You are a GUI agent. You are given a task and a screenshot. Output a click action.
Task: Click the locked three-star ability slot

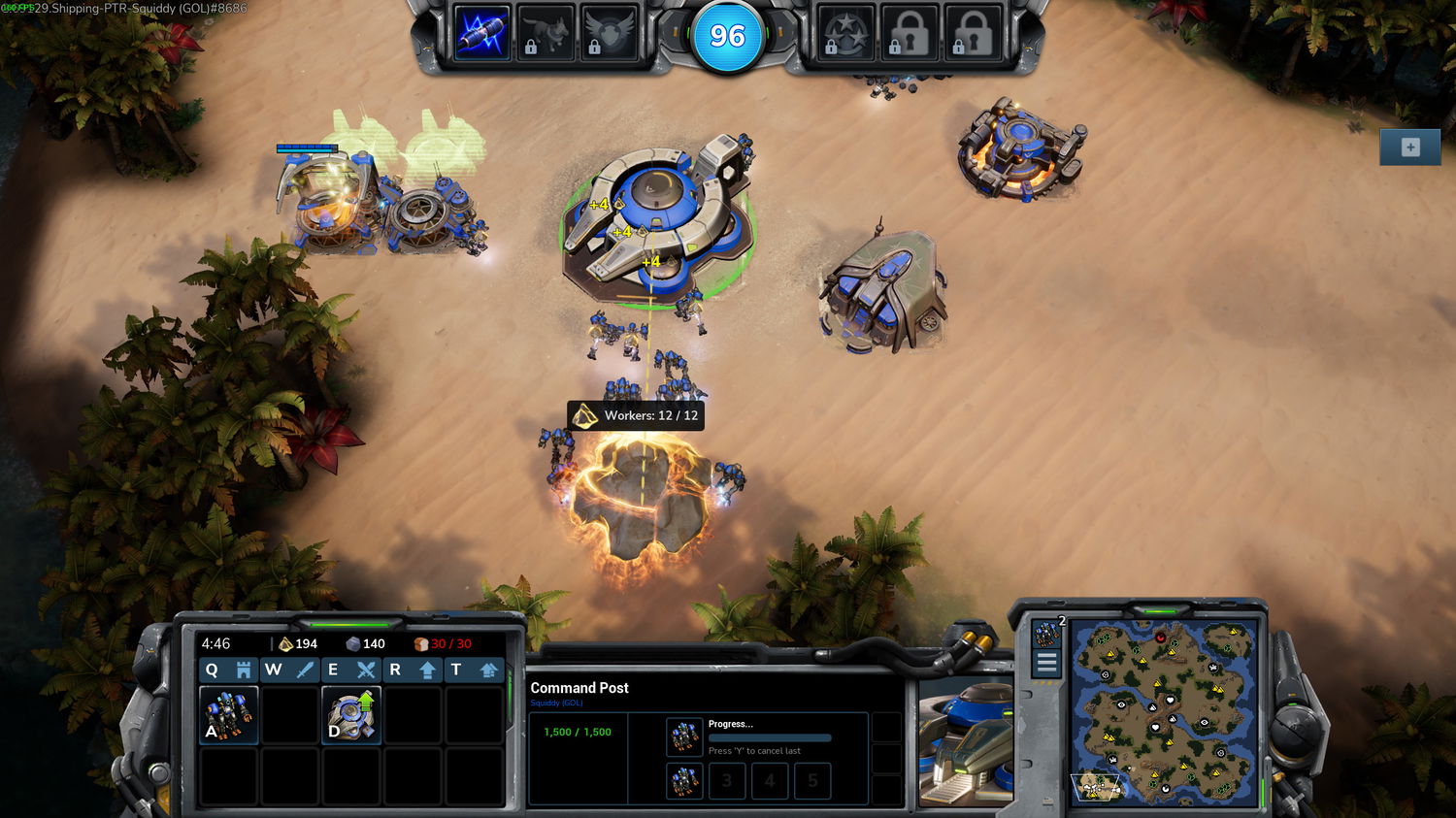[x=845, y=34]
